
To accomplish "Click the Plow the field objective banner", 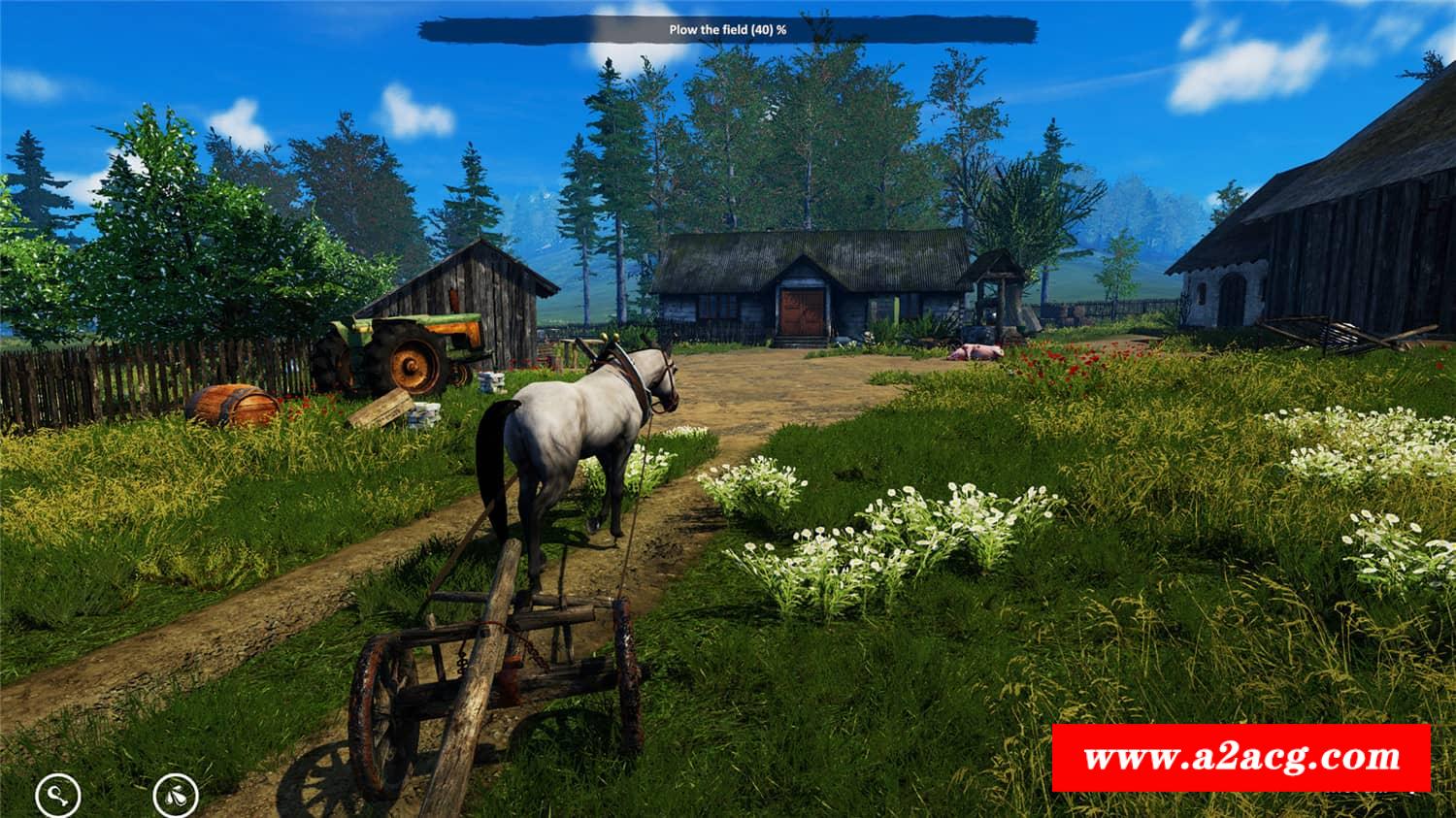I will coord(727,29).
